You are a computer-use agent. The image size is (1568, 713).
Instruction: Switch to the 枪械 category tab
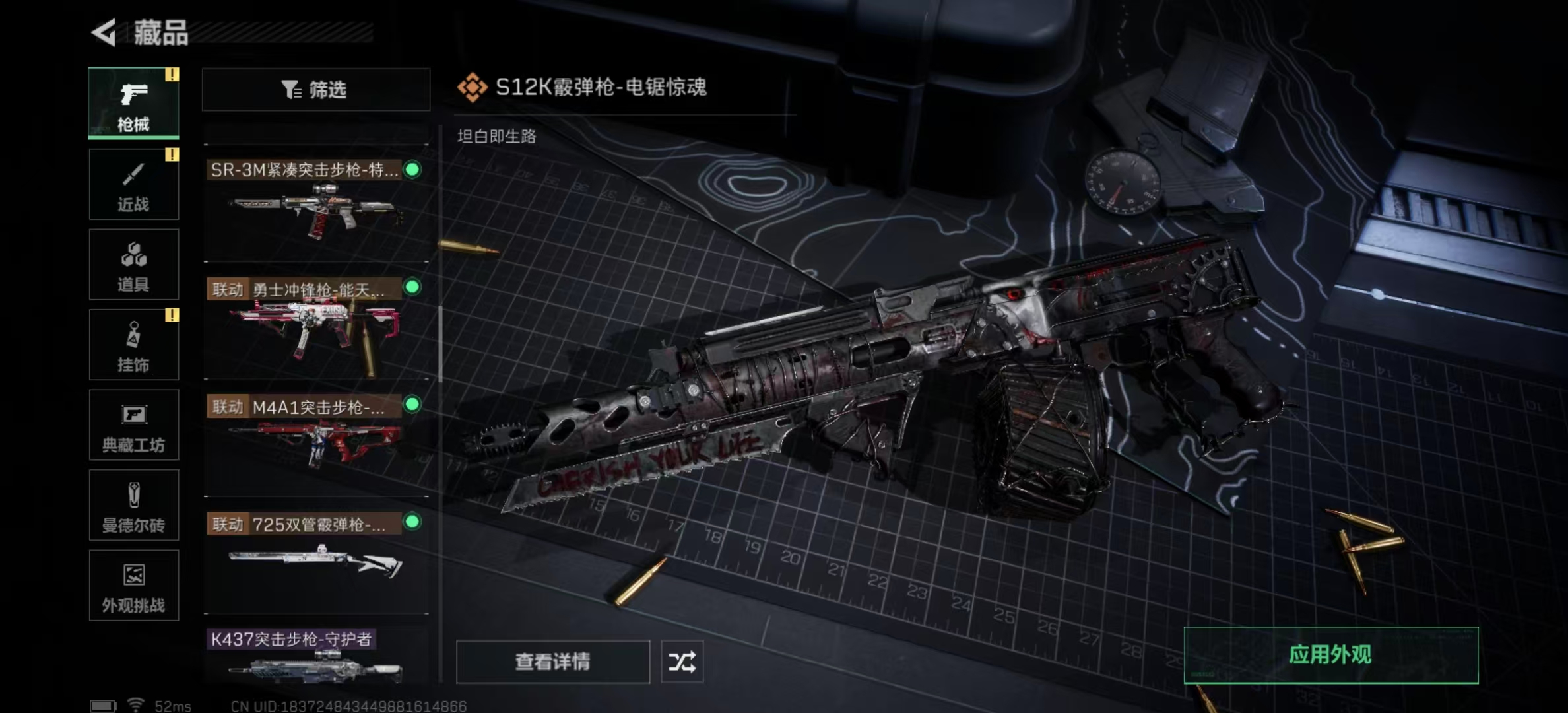point(133,104)
